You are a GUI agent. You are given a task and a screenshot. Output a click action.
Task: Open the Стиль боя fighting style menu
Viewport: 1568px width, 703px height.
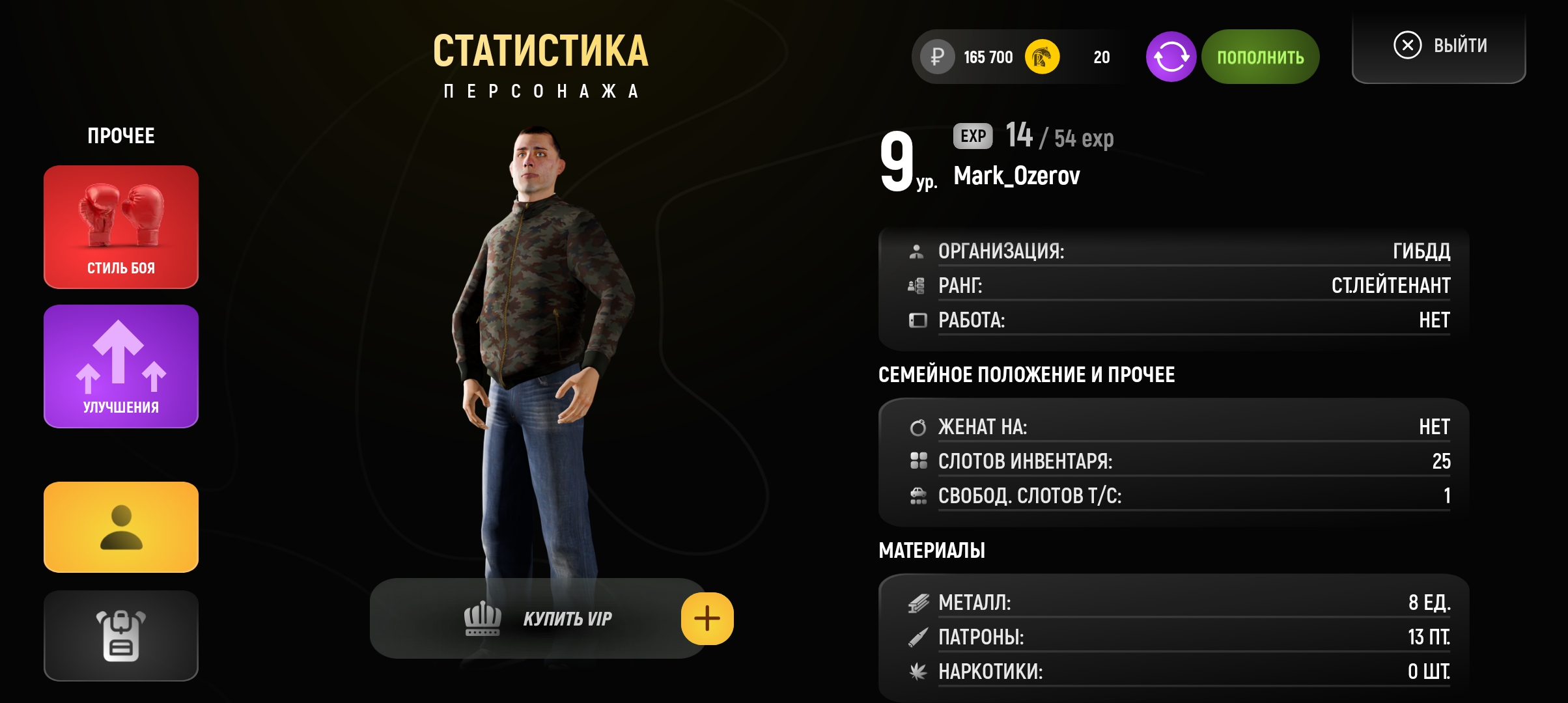pyautogui.click(x=121, y=227)
